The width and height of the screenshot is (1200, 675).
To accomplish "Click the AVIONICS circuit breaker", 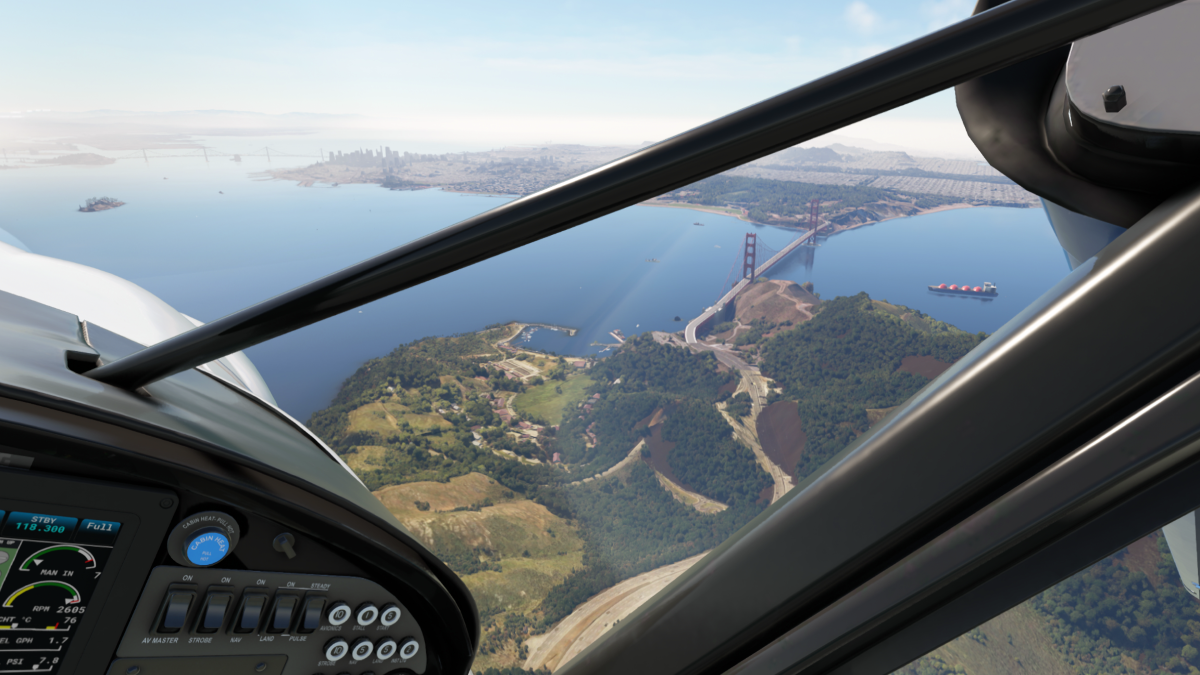I will (x=339, y=615).
